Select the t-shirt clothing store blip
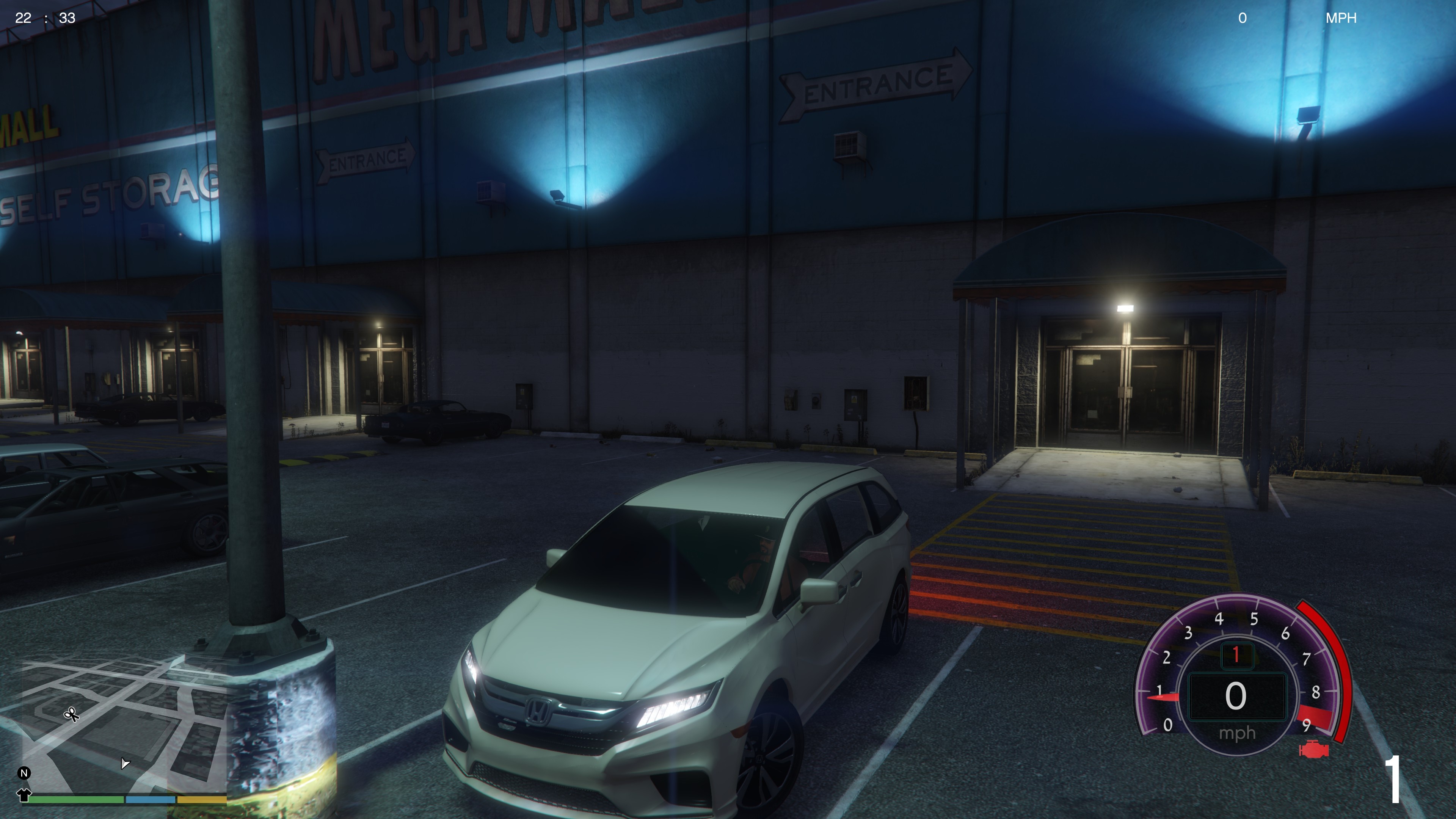Viewport: 1456px width, 819px height. pos(24,795)
